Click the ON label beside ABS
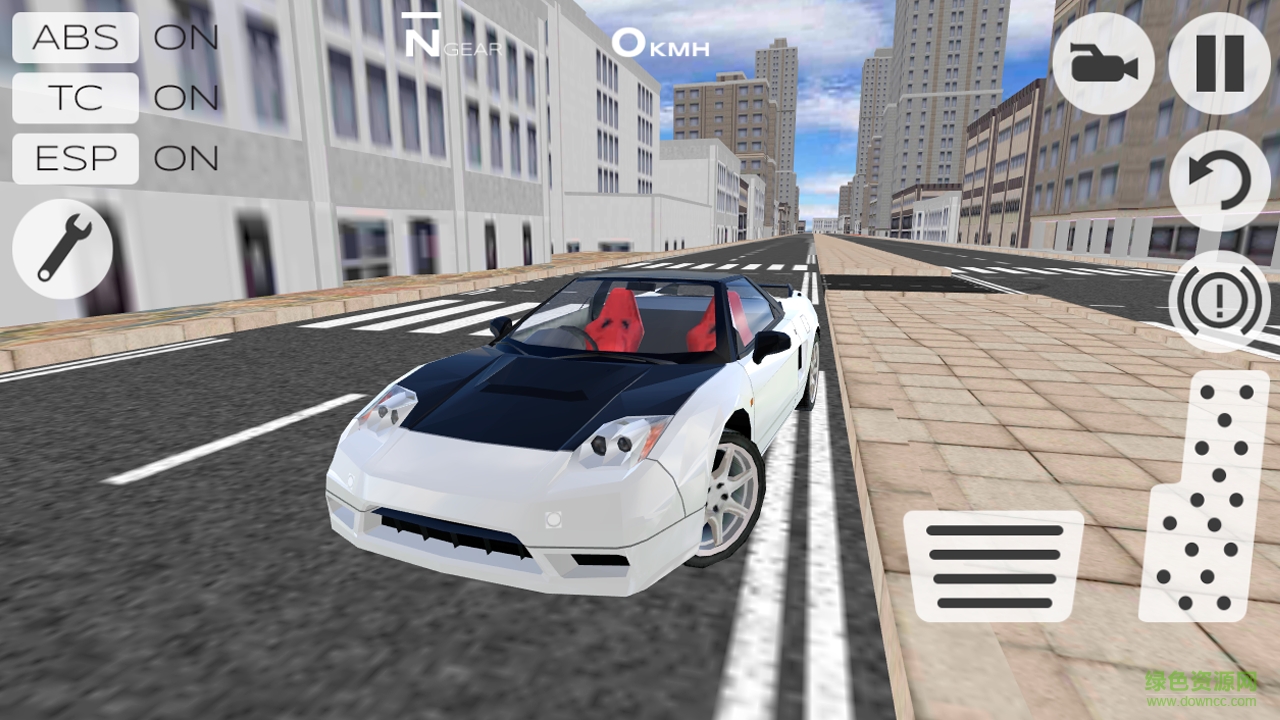Screen dimensions: 1280x720 tap(188, 38)
